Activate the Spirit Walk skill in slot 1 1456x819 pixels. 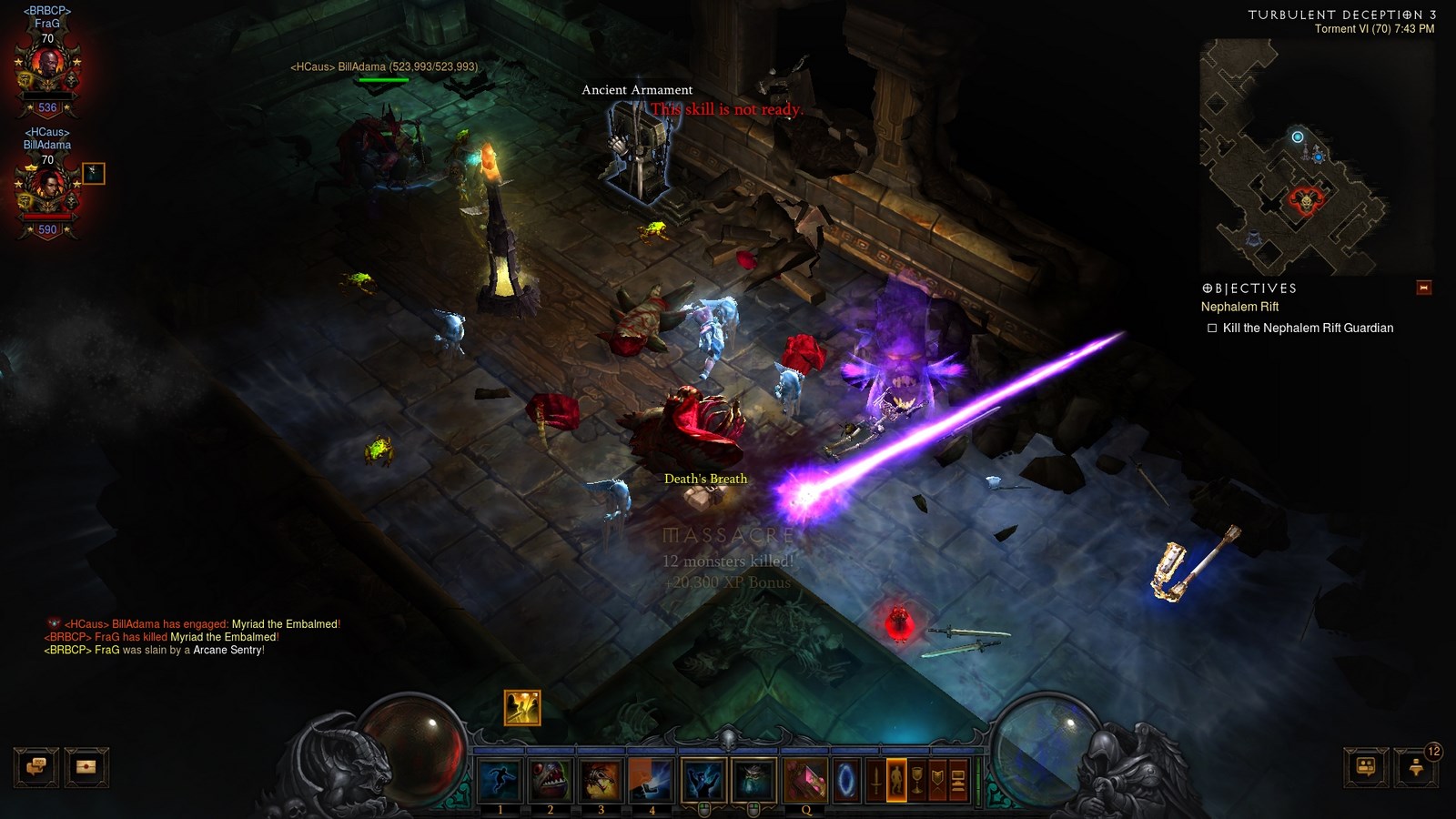tap(500, 780)
